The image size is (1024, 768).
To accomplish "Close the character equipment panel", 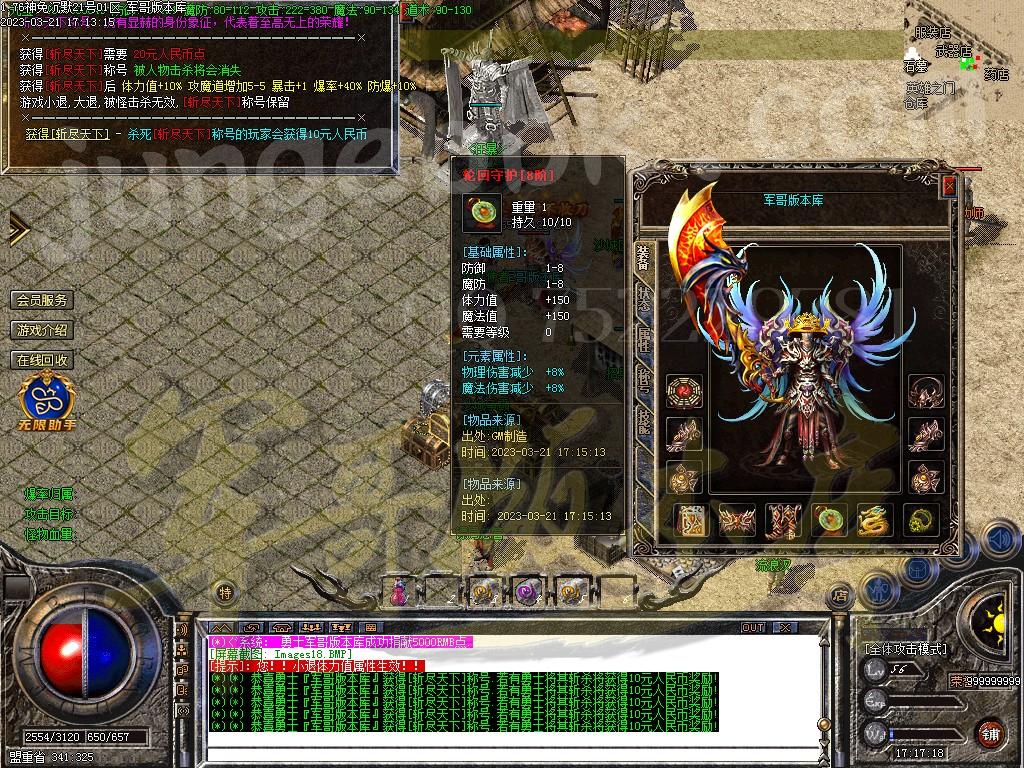I will click(x=949, y=186).
